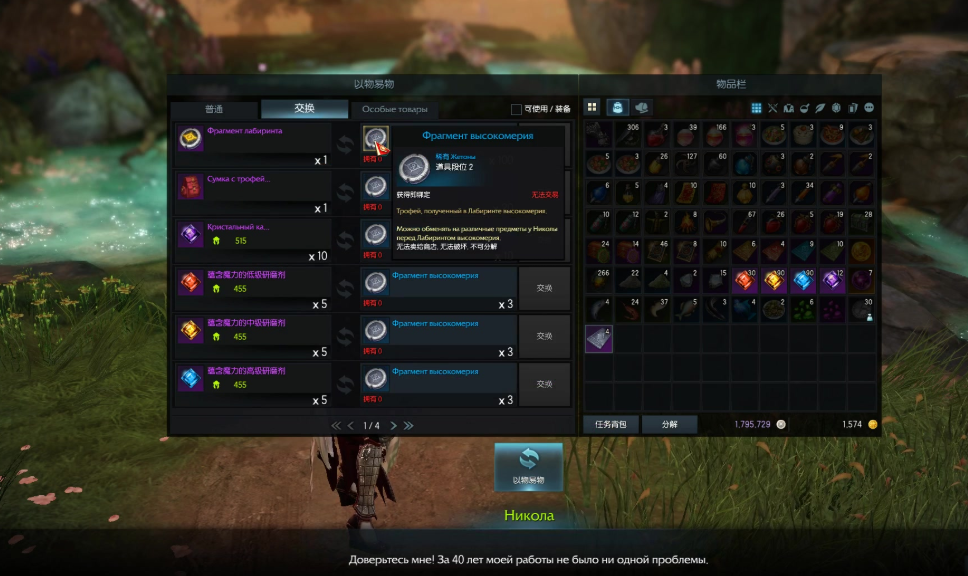Image resolution: width=968 pixels, height=576 pixels.
Task: Jump to the first exchange page
Action: (x=336, y=425)
